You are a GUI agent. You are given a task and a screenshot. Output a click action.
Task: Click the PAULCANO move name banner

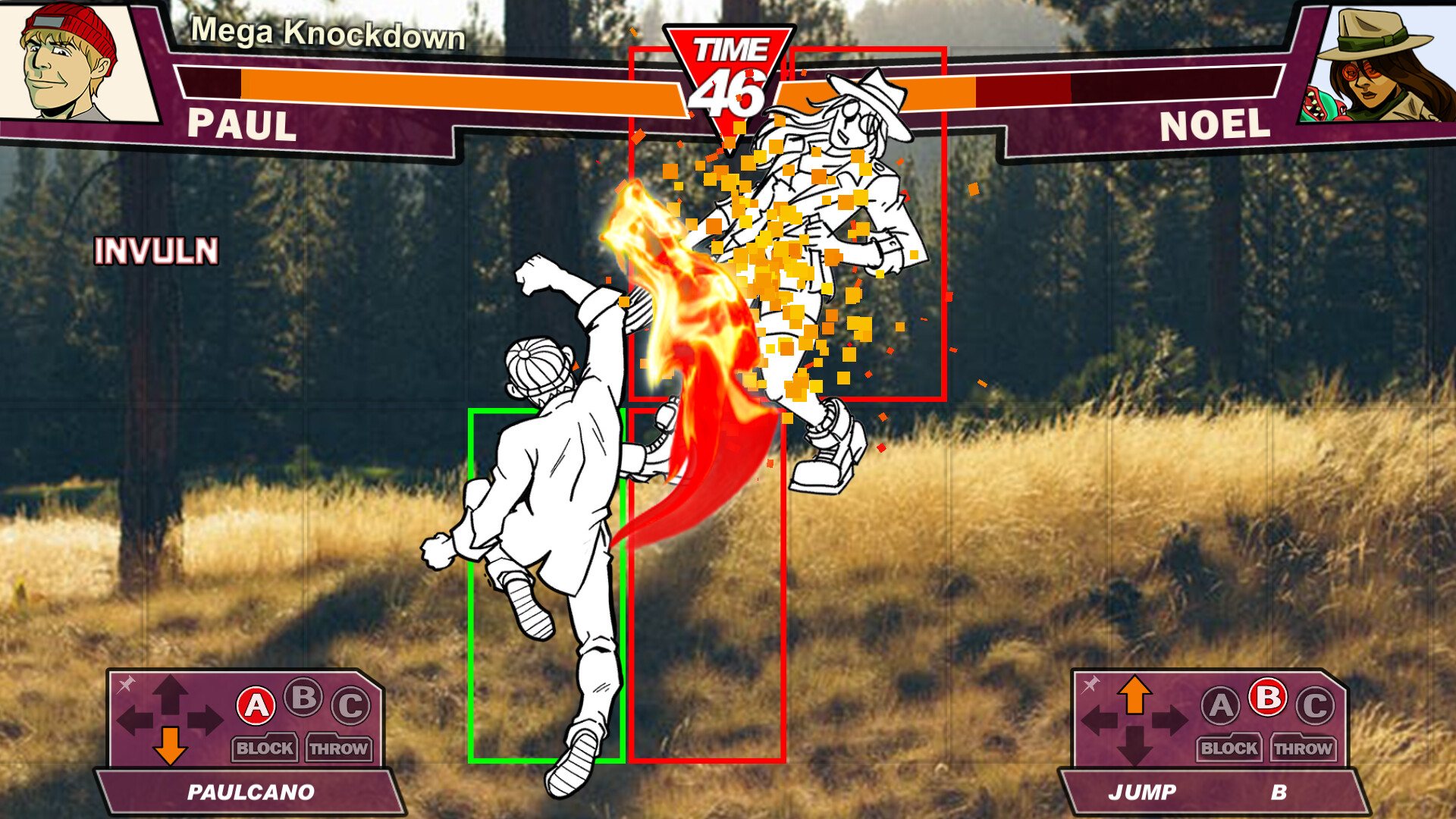(250, 792)
